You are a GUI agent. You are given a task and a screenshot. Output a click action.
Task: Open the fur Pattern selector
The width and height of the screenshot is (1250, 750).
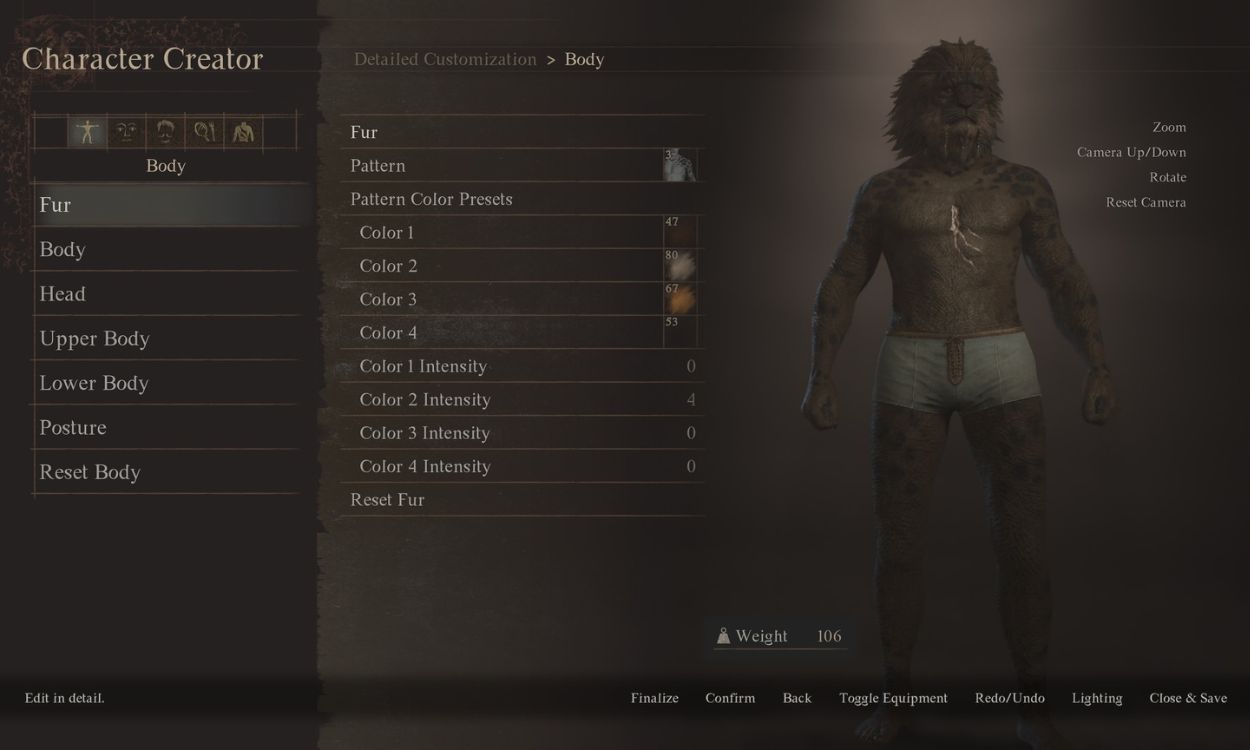pos(680,166)
